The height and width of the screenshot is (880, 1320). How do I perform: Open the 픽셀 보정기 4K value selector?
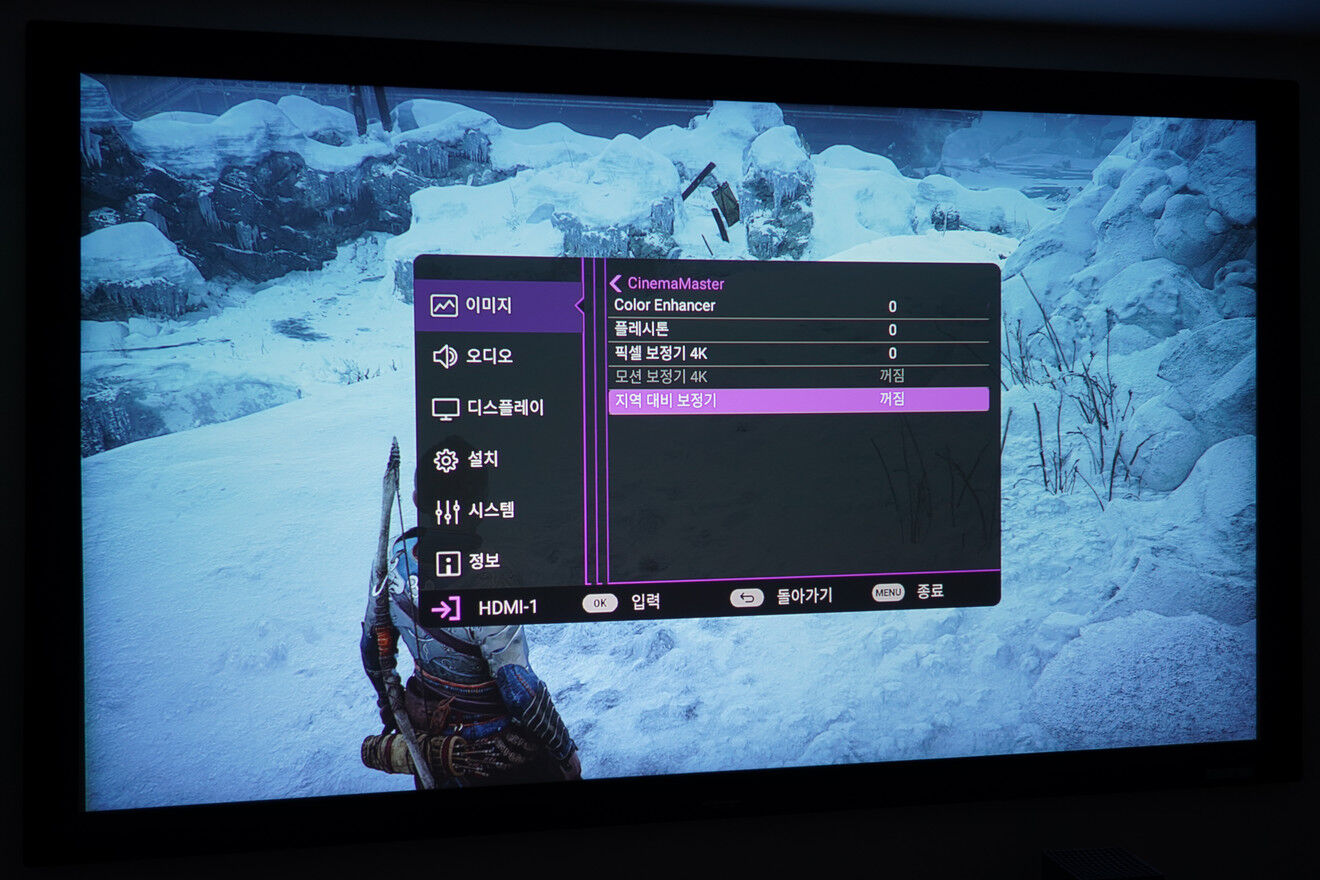[x=793, y=353]
